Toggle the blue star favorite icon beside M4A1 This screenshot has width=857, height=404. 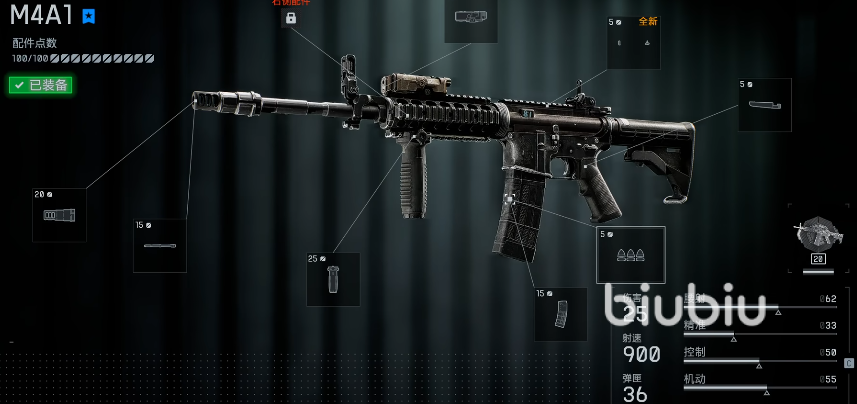(x=89, y=16)
